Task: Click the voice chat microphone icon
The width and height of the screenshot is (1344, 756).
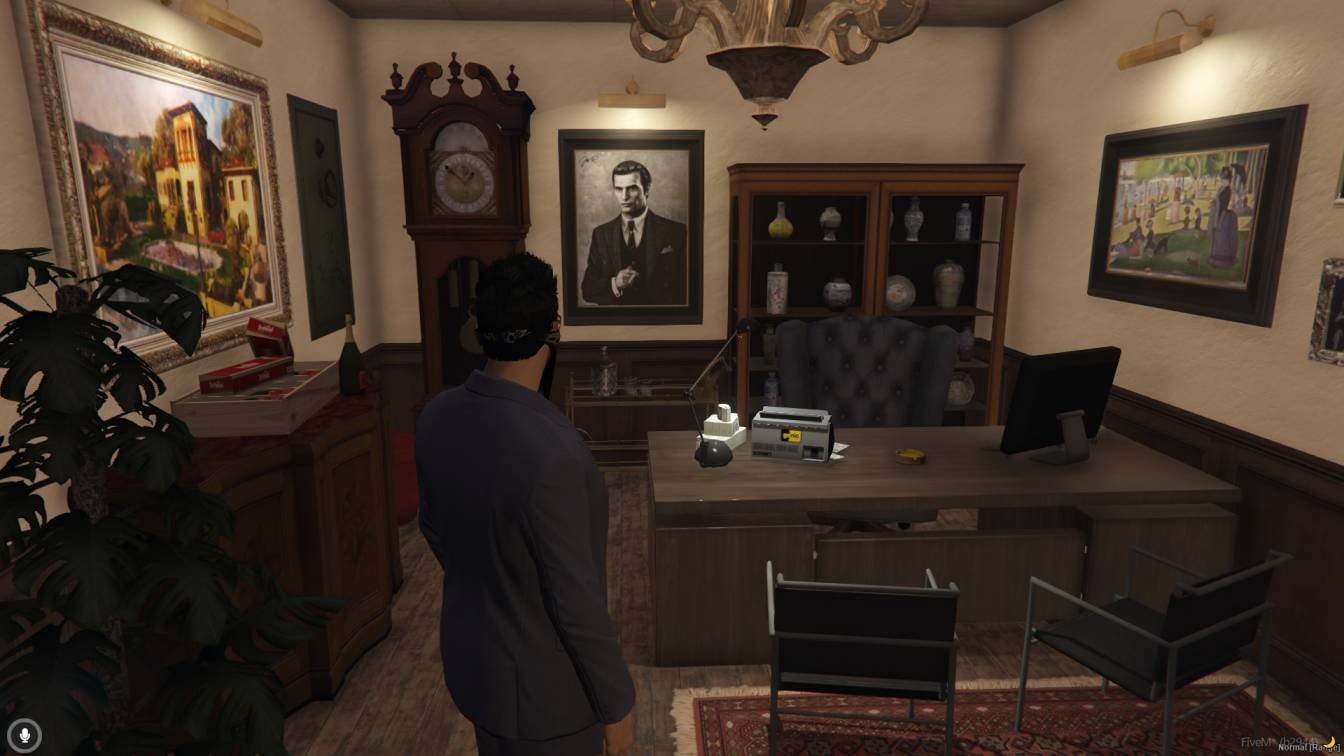Action: pyautogui.click(x=25, y=734)
